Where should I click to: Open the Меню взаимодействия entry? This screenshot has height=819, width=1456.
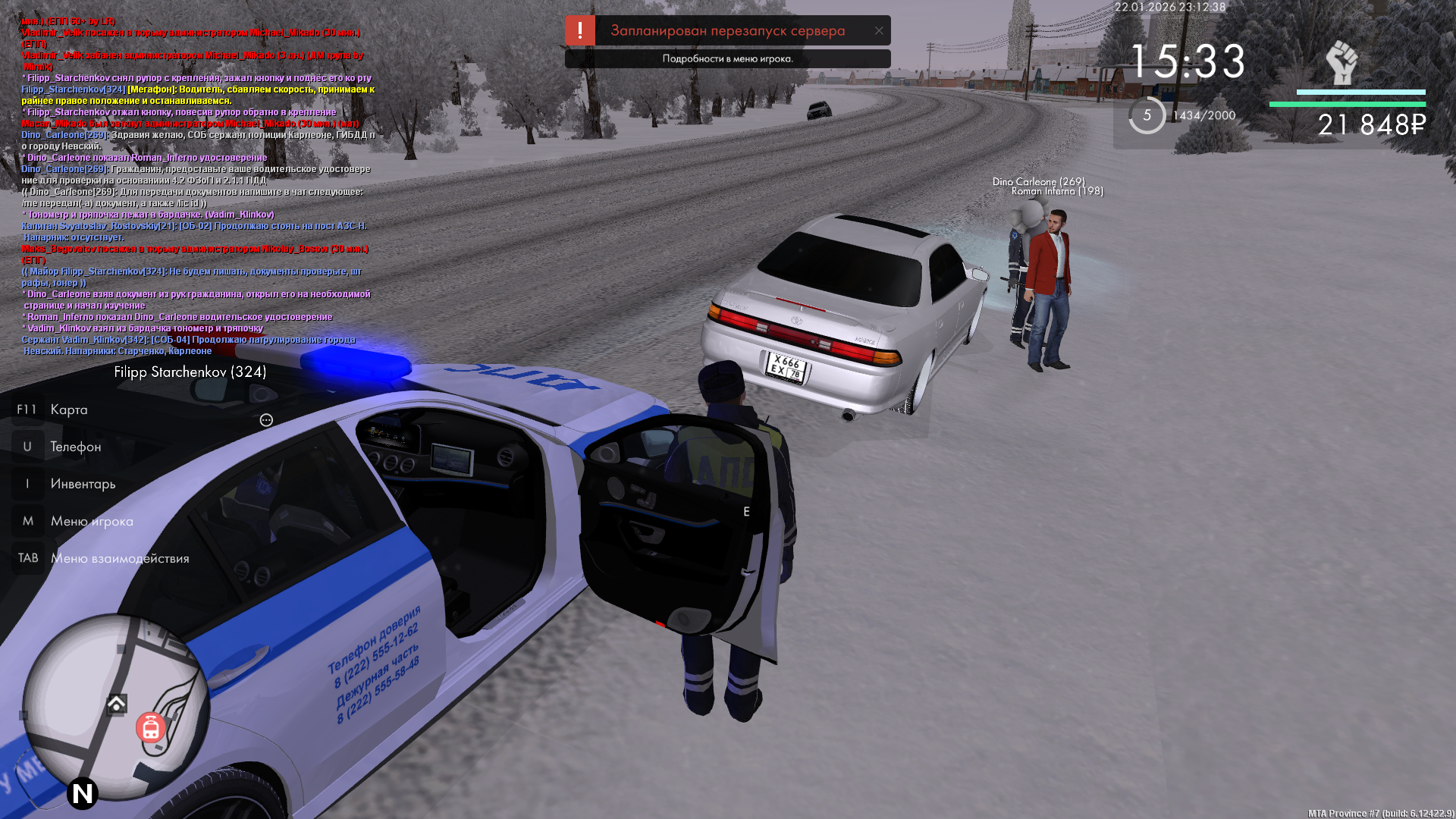[x=120, y=558]
